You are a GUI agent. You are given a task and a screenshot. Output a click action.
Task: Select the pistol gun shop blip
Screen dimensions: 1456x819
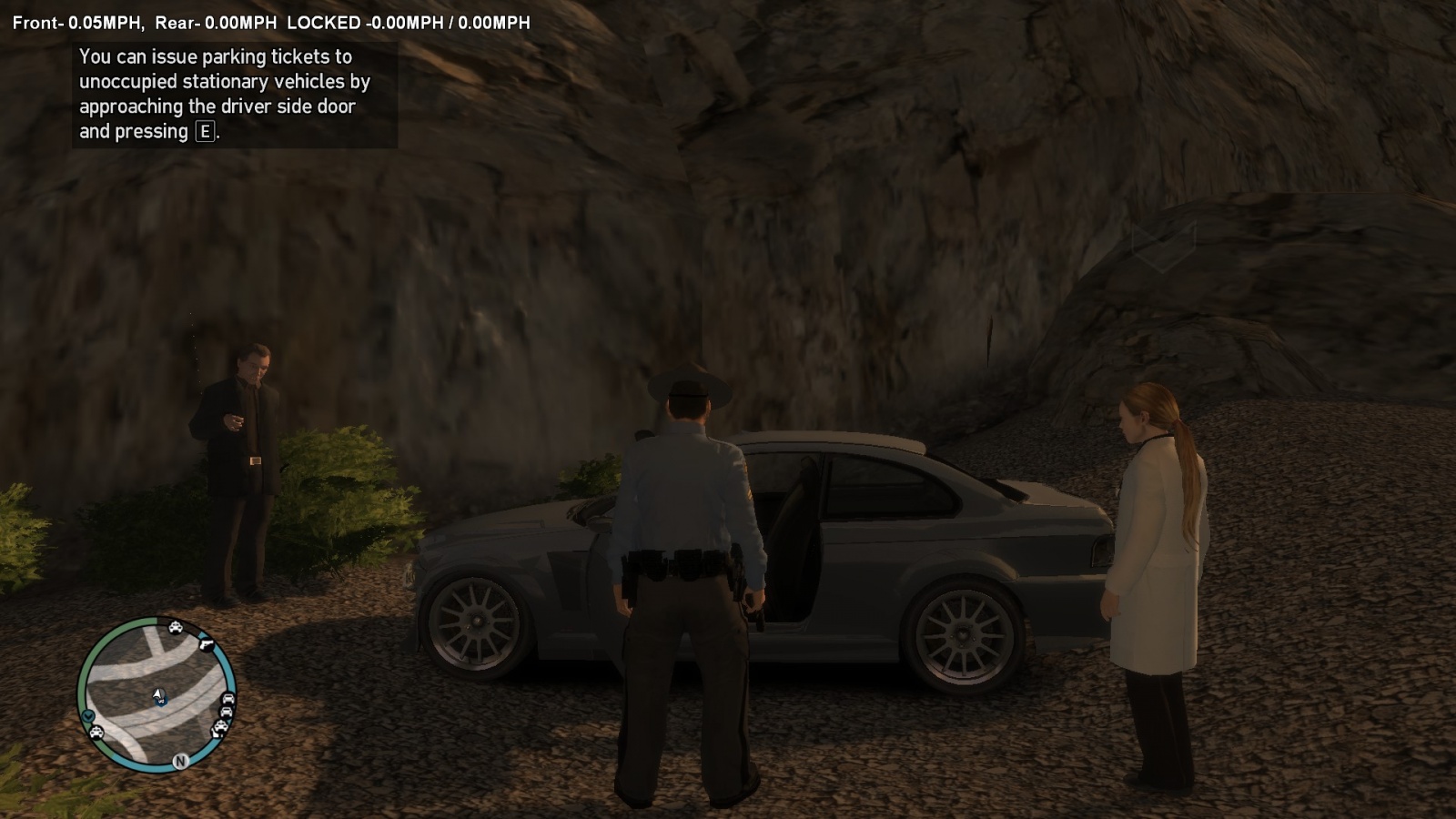(x=205, y=642)
